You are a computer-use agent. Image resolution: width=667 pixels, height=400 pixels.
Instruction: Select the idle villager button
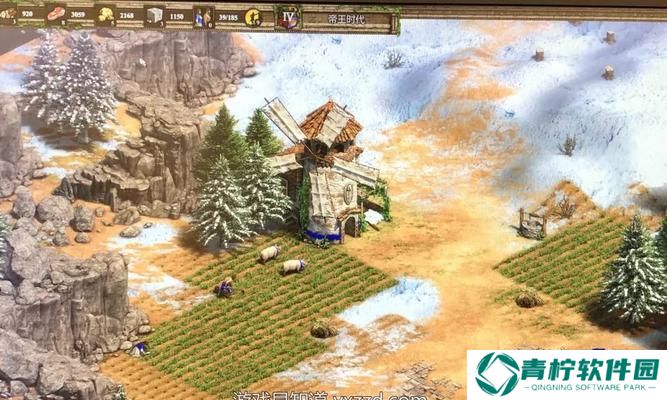pos(253,16)
